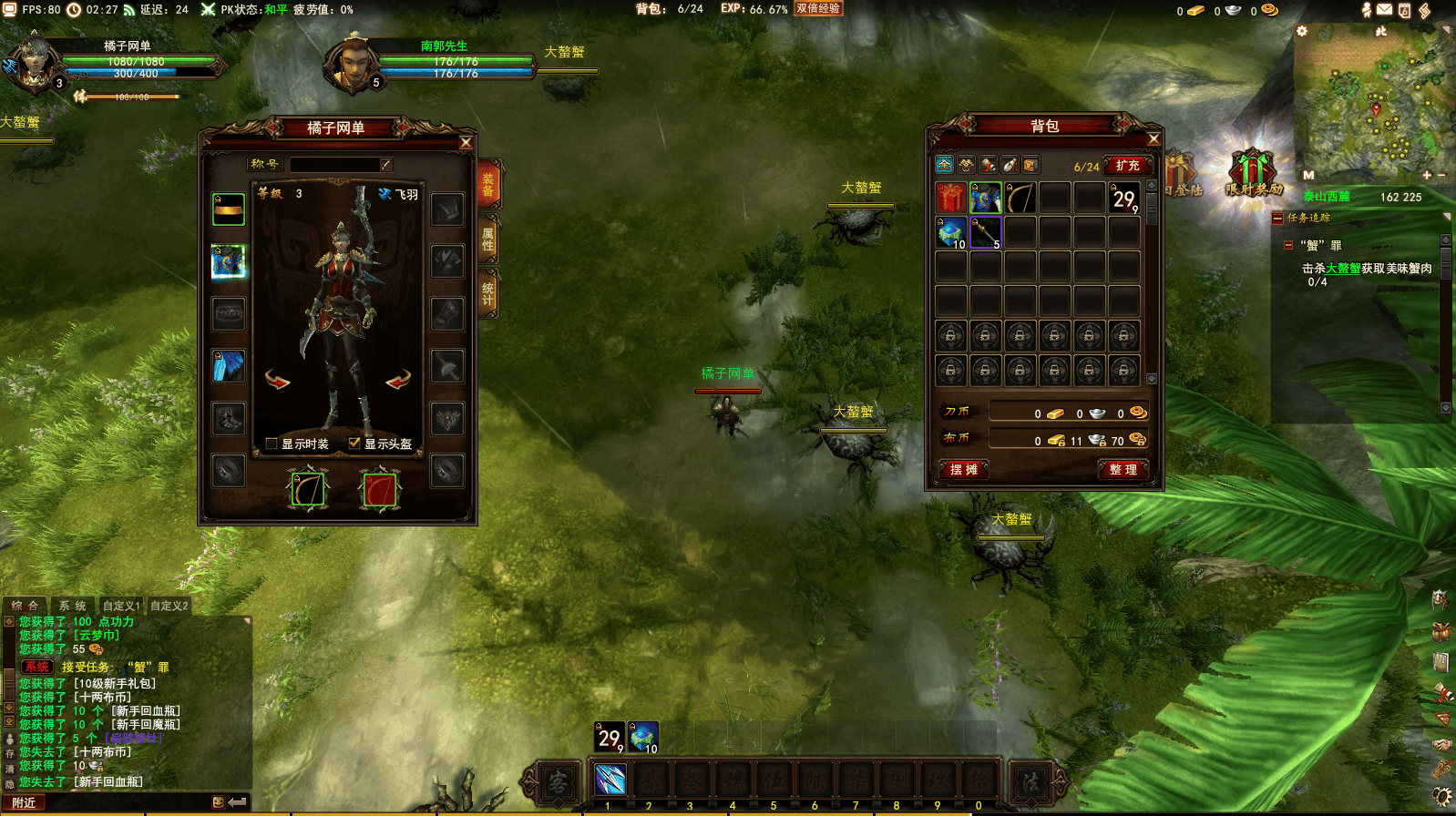Image resolution: width=1456 pixels, height=816 pixels.
Task: Select the red gift box item
Action: coord(950,198)
